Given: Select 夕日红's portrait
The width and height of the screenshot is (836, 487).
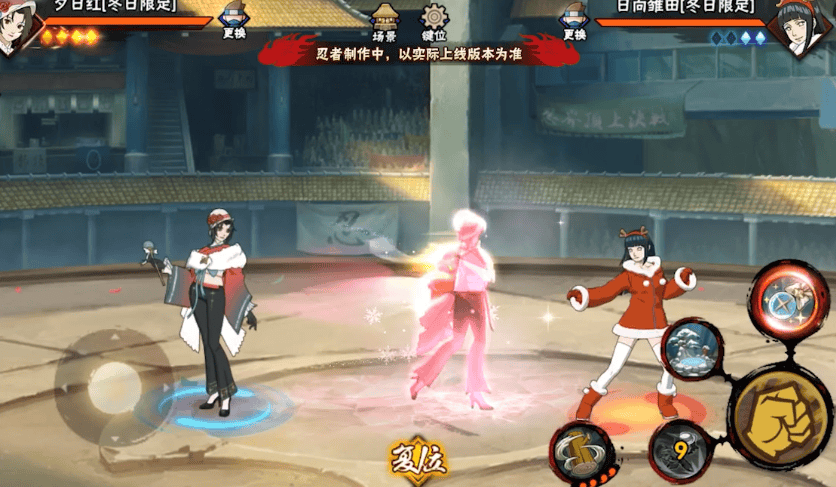Looking at the screenshot, I should (x=17, y=26).
